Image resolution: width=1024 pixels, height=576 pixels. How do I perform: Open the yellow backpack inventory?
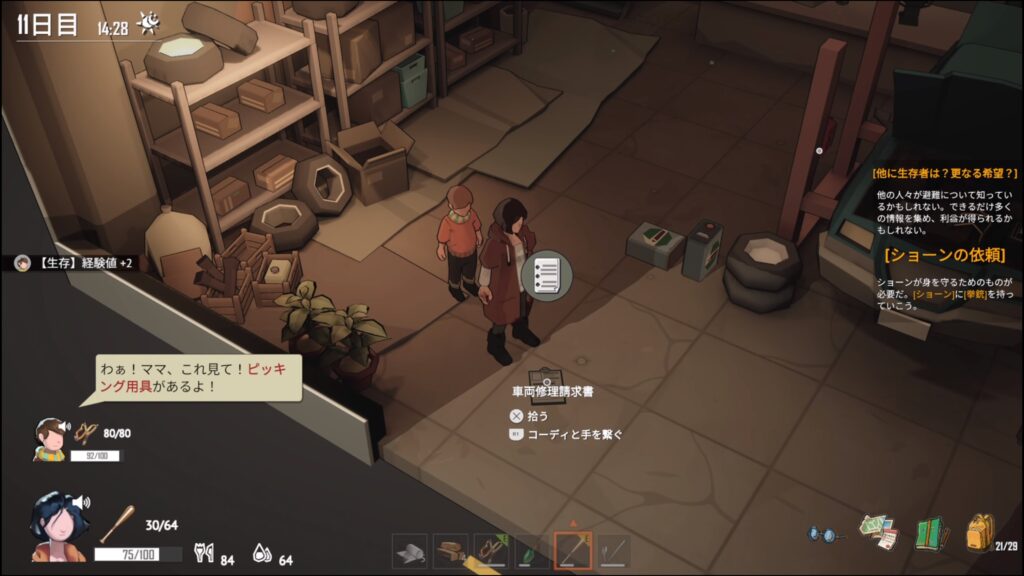[x=980, y=532]
